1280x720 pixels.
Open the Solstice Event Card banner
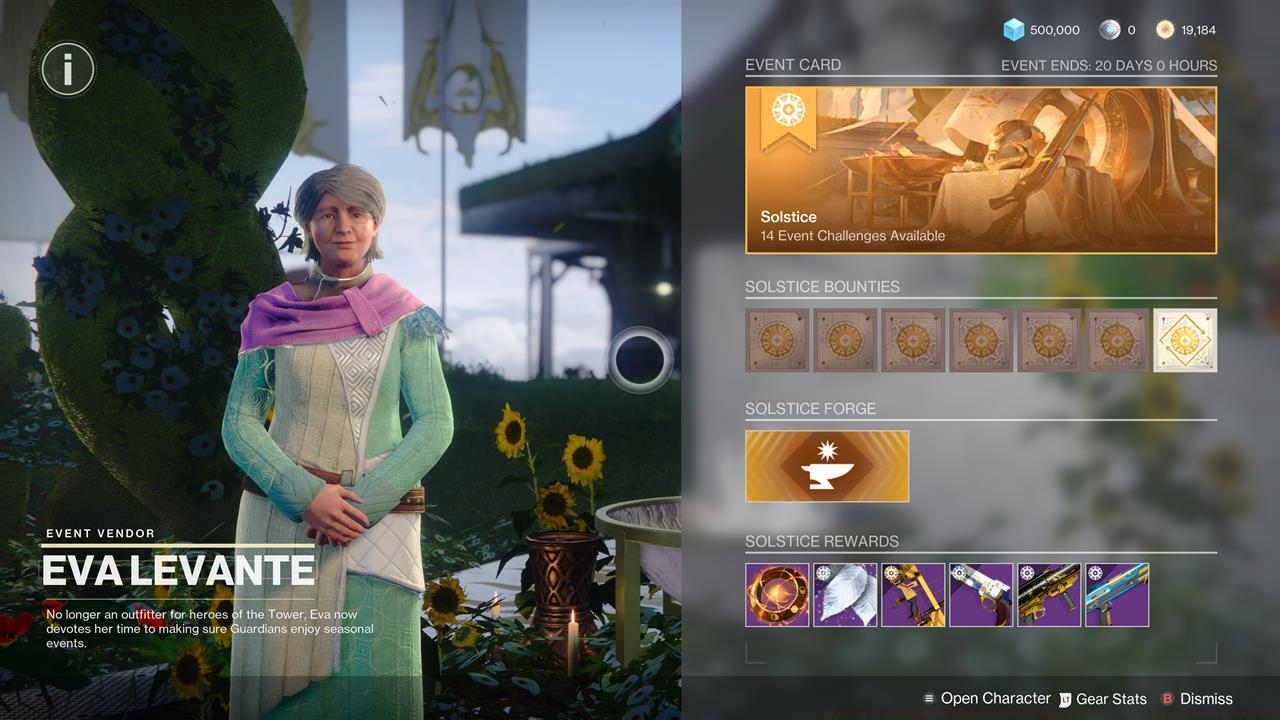[x=980, y=168]
